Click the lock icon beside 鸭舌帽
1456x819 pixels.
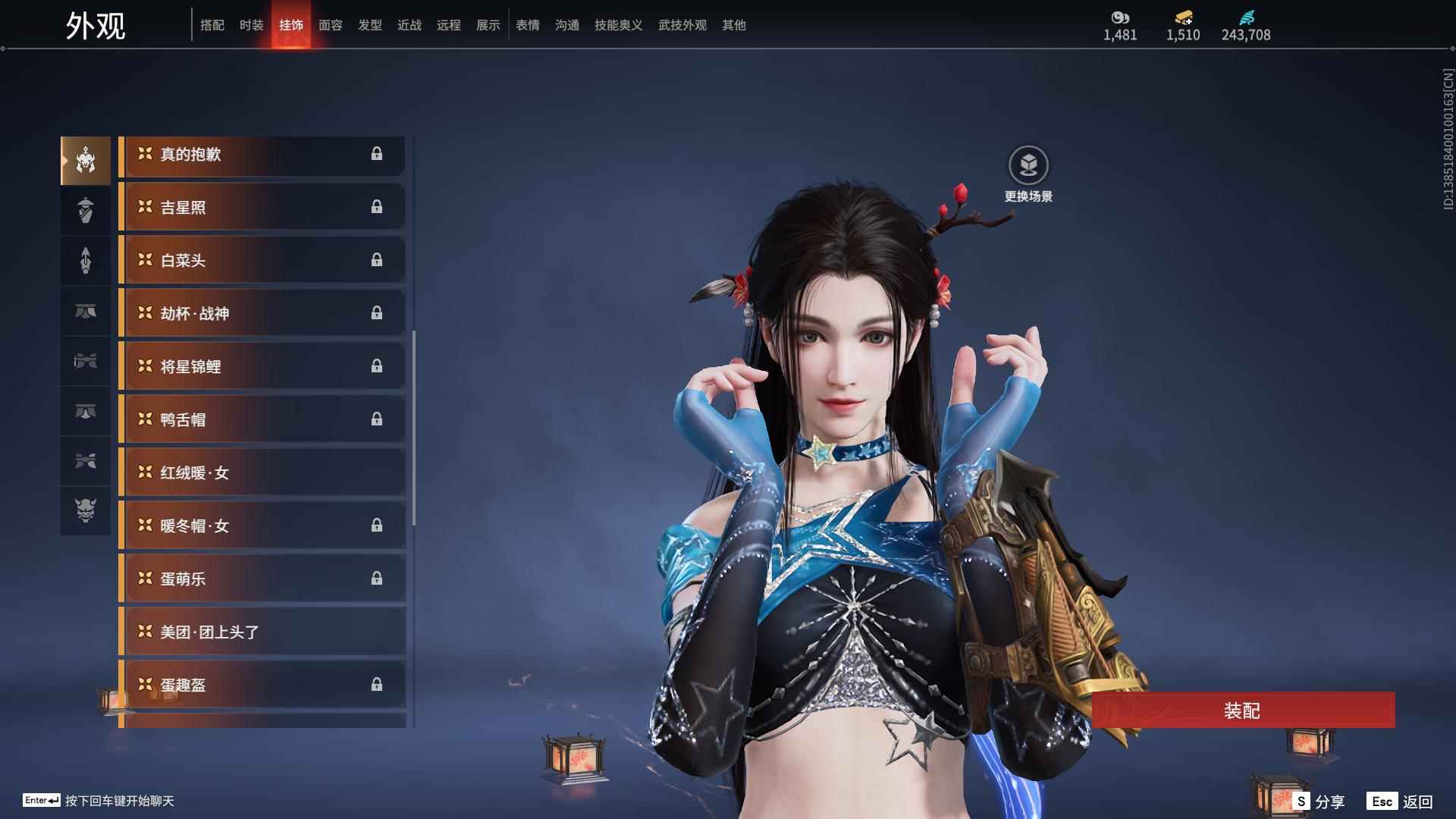click(x=377, y=419)
